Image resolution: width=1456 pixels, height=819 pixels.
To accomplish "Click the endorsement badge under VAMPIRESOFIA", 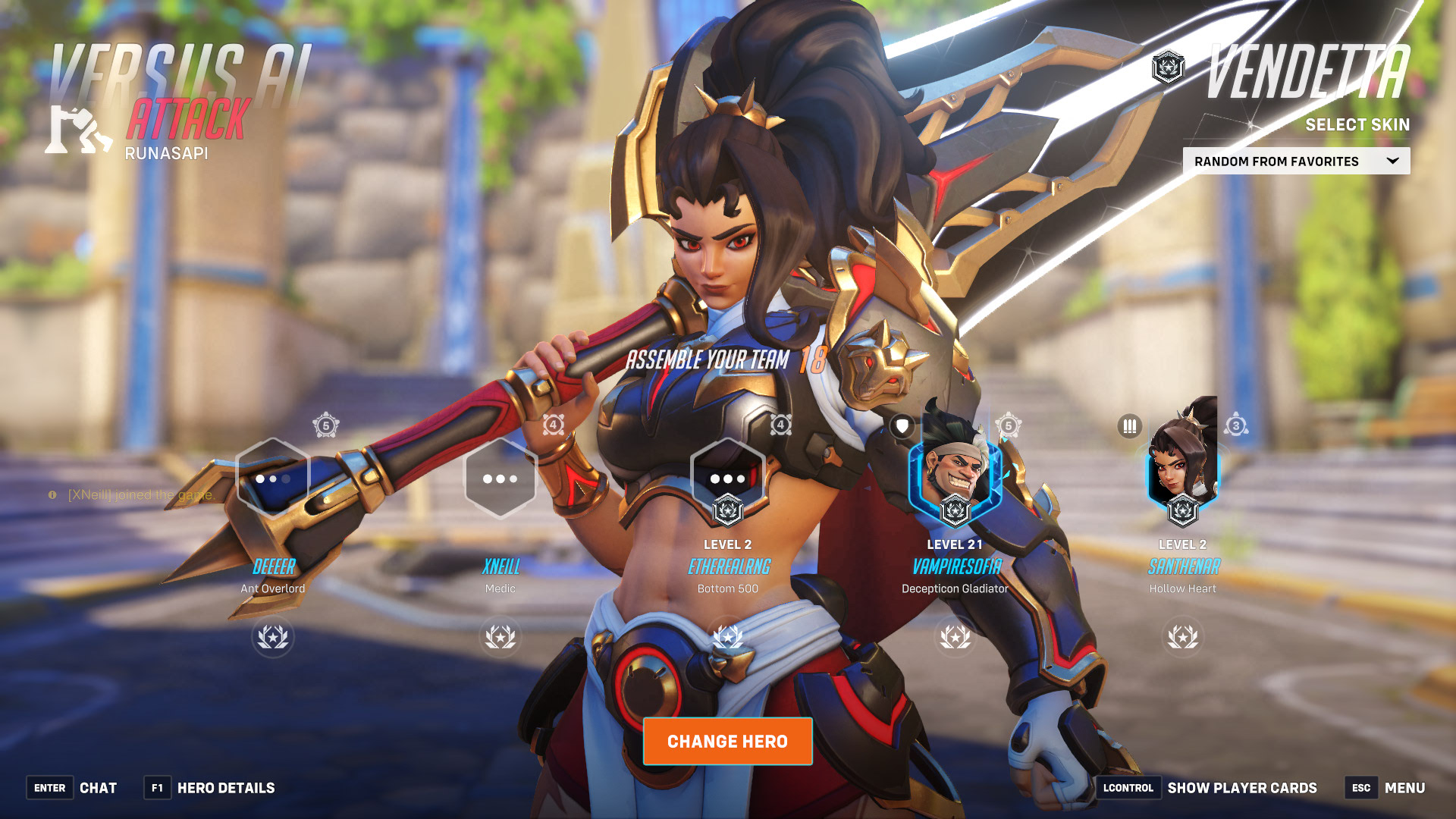I will point(955,637).
